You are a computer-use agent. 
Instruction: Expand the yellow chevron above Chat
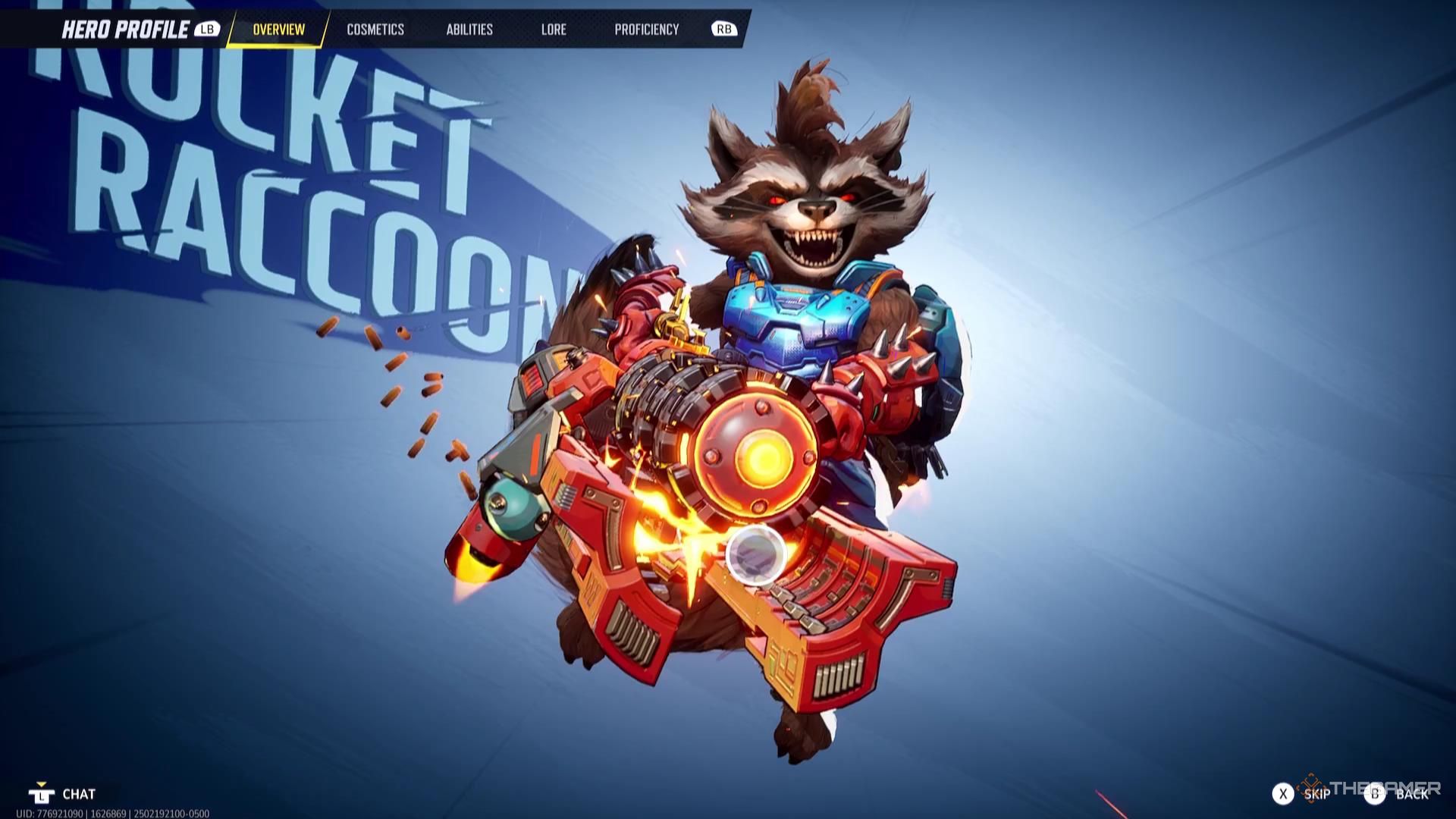point(43,784)
